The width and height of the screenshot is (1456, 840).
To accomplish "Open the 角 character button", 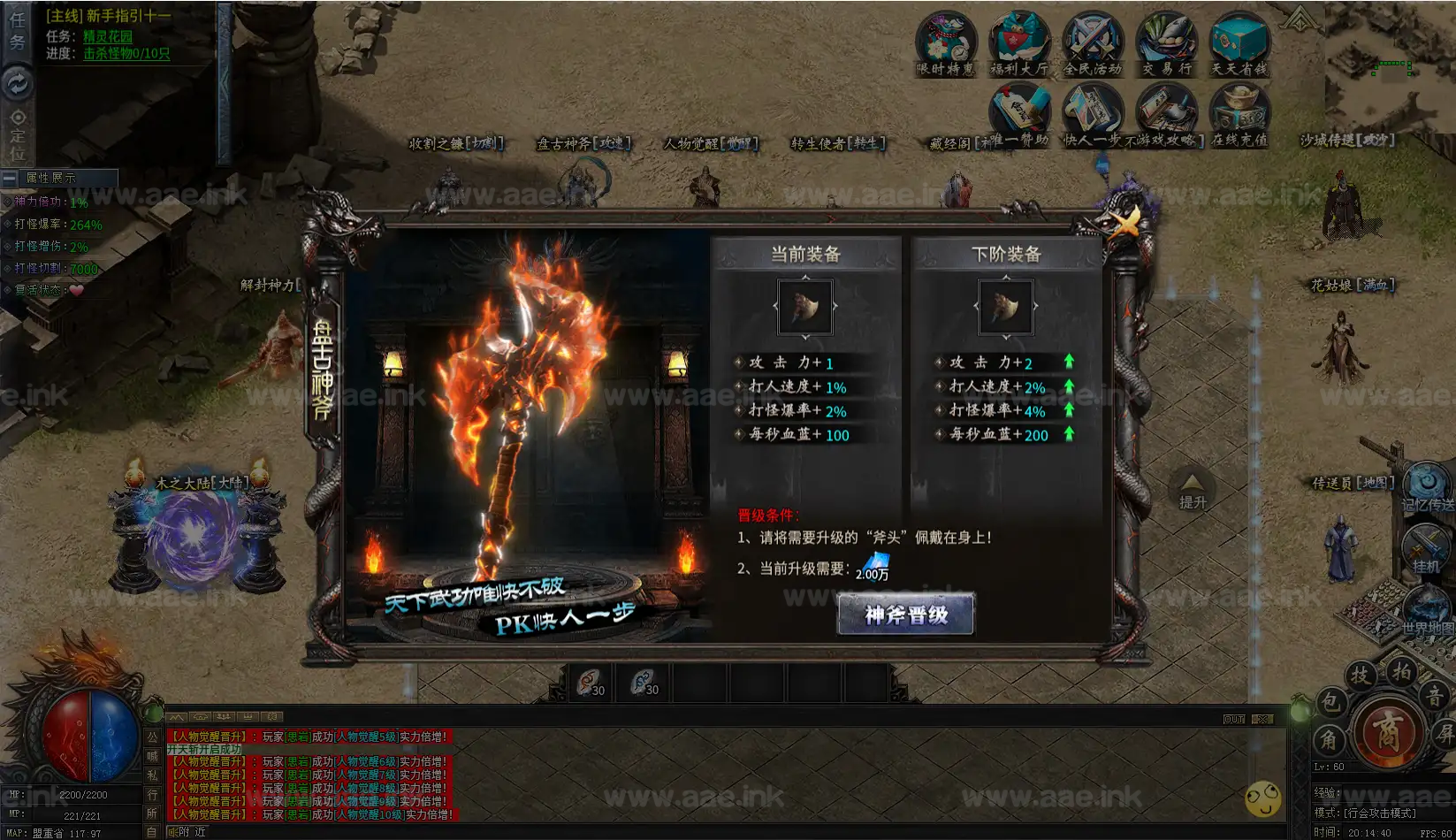I will coord(1329,739).
